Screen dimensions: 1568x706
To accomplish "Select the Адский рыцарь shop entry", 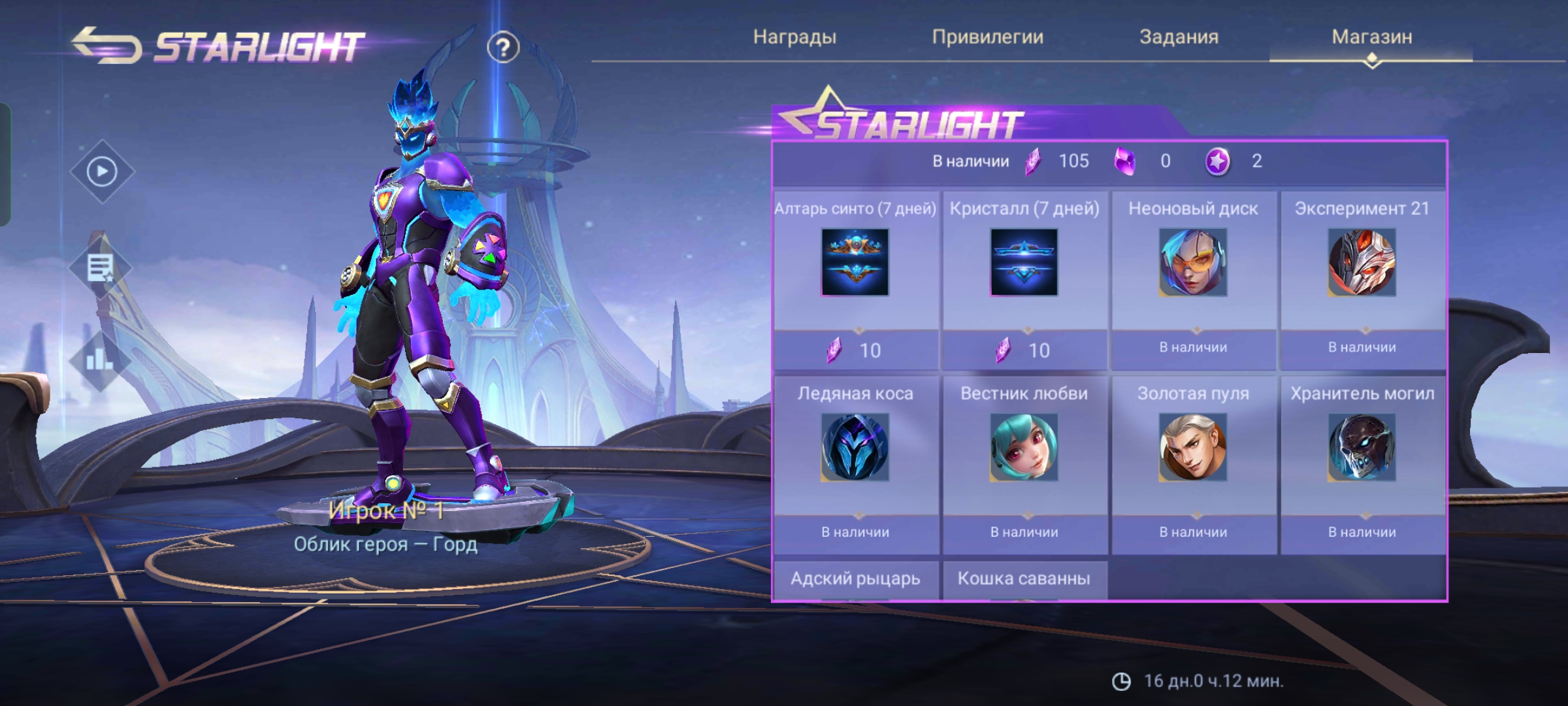I will [x=855, y=579].
